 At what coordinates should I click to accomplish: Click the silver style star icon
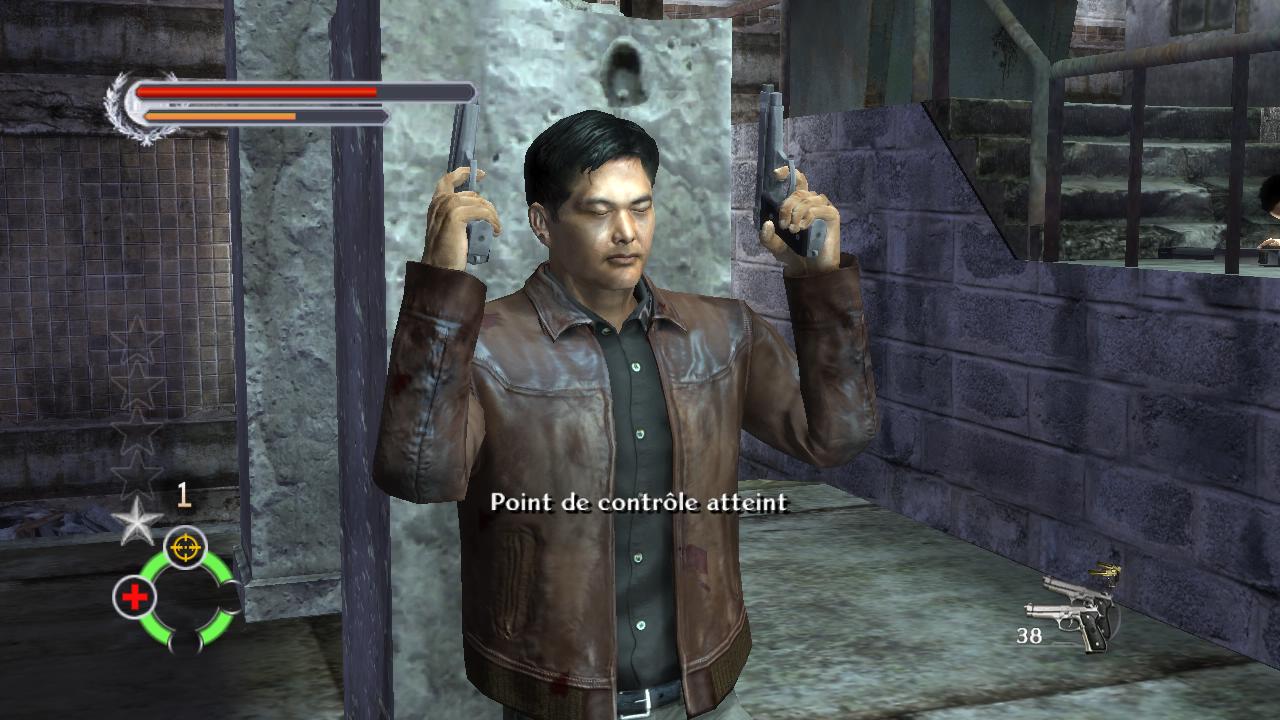[x=137, y=519]
